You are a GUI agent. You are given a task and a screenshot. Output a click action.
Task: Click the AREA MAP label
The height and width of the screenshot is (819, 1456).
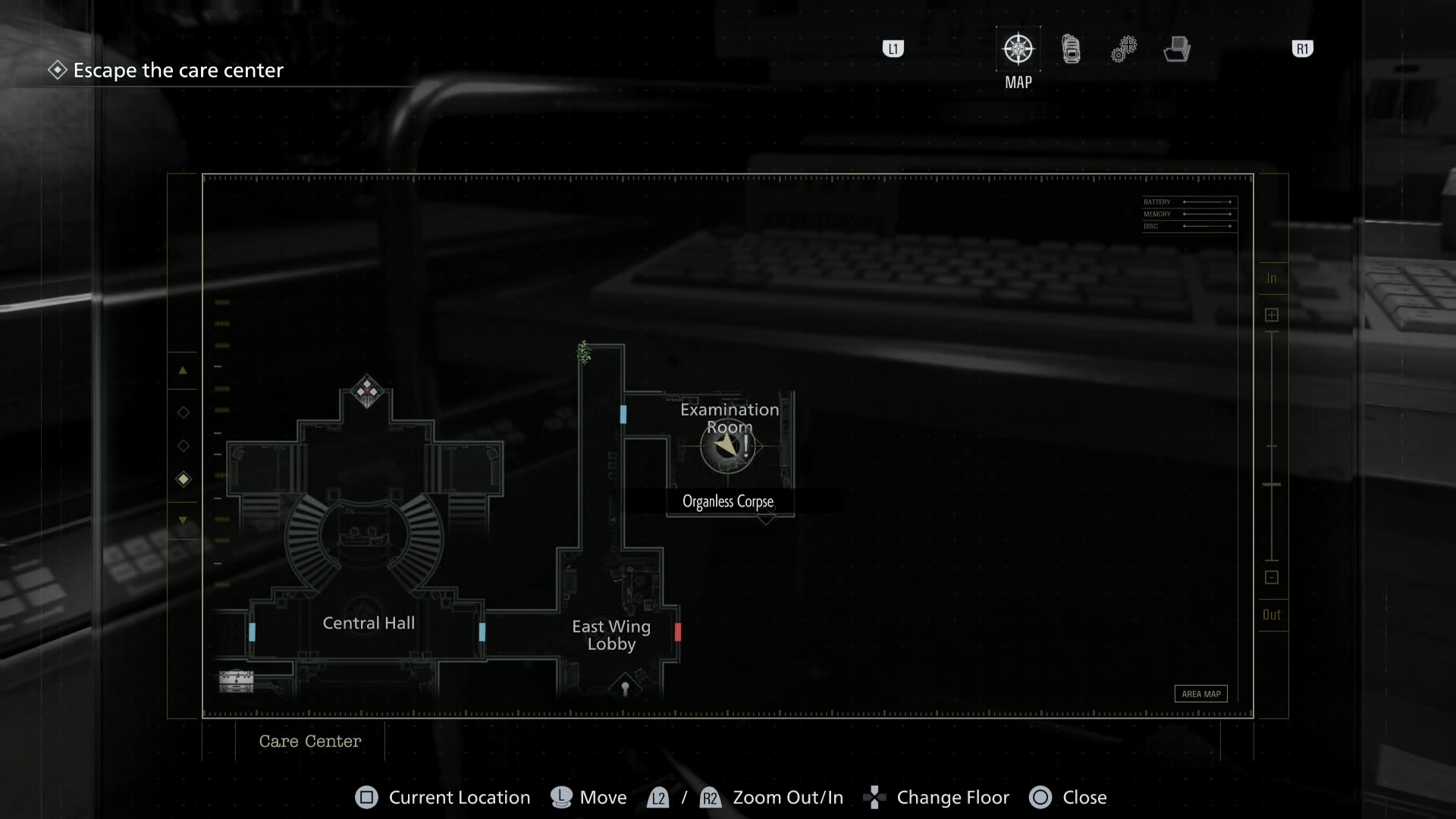(1200, 693)
